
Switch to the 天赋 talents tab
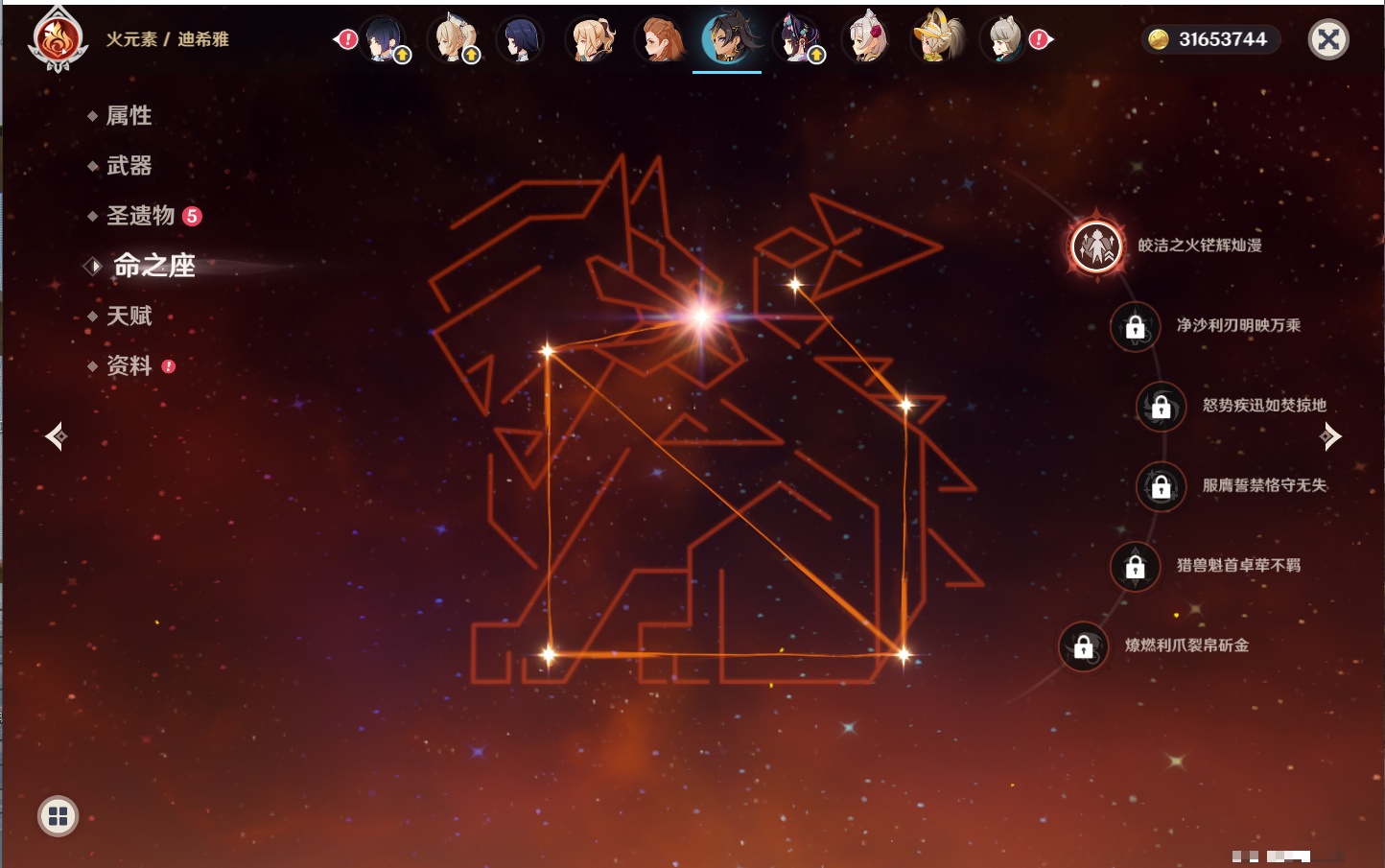point(129,316)
